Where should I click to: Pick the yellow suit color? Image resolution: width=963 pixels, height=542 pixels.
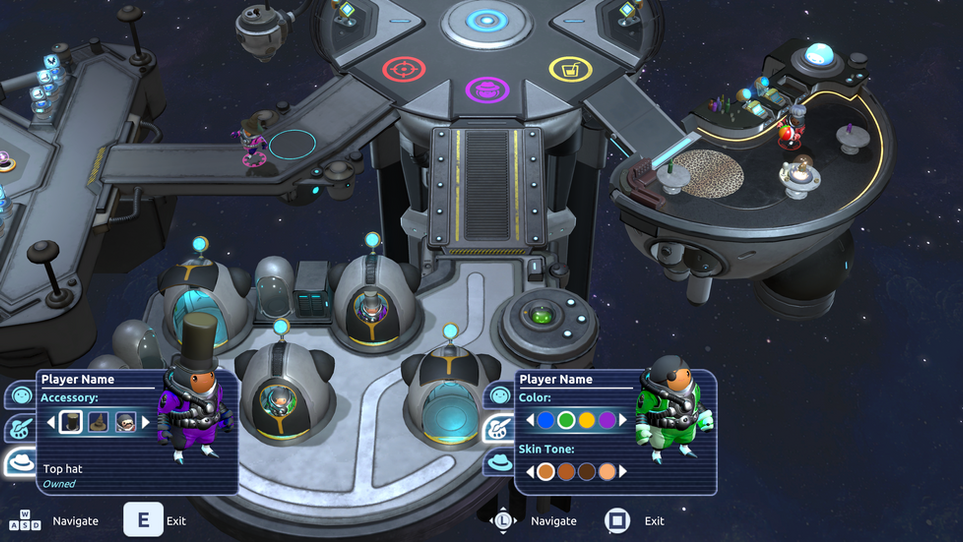[587, 421]
